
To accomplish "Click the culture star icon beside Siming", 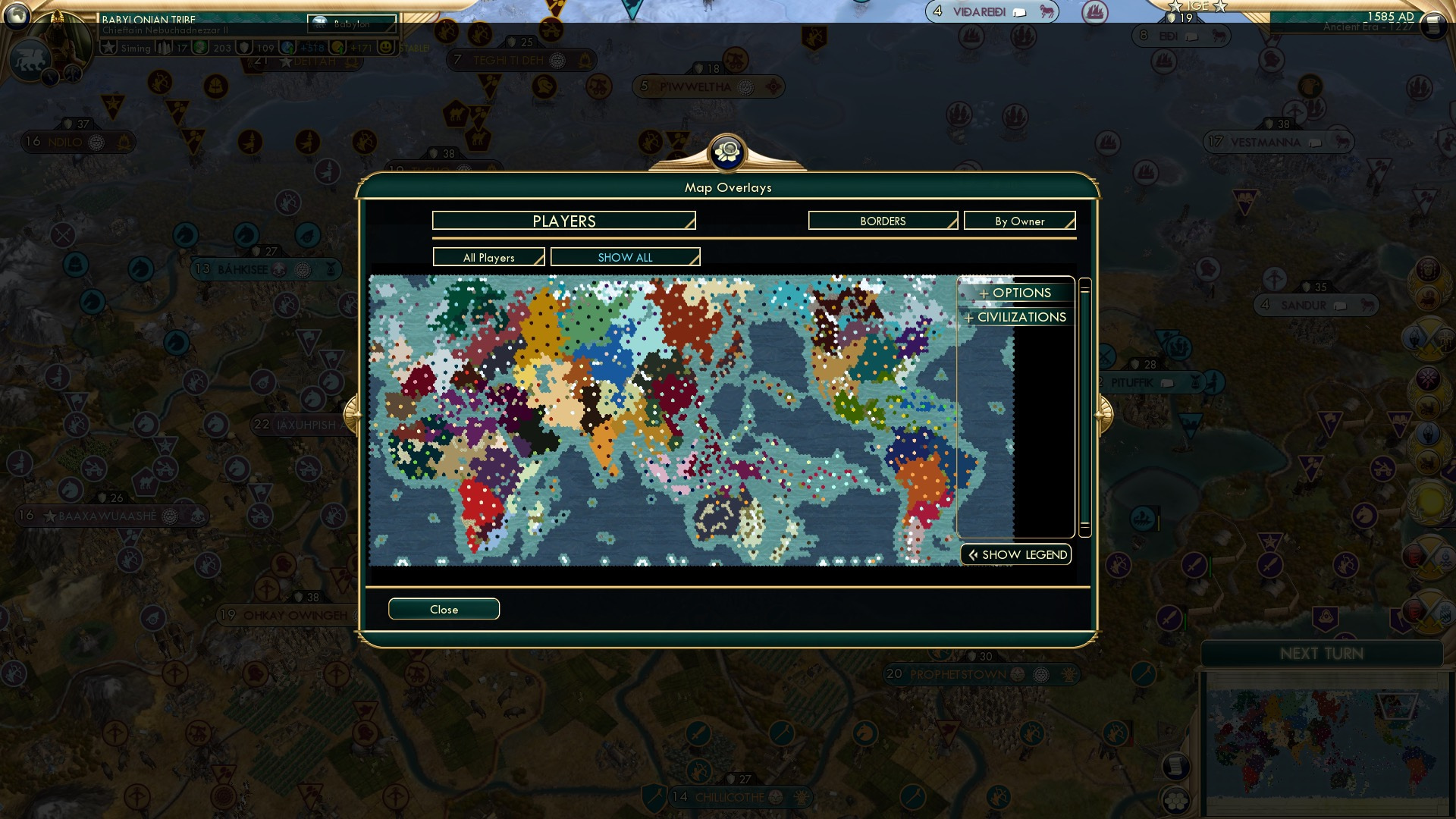I will 108,45.
